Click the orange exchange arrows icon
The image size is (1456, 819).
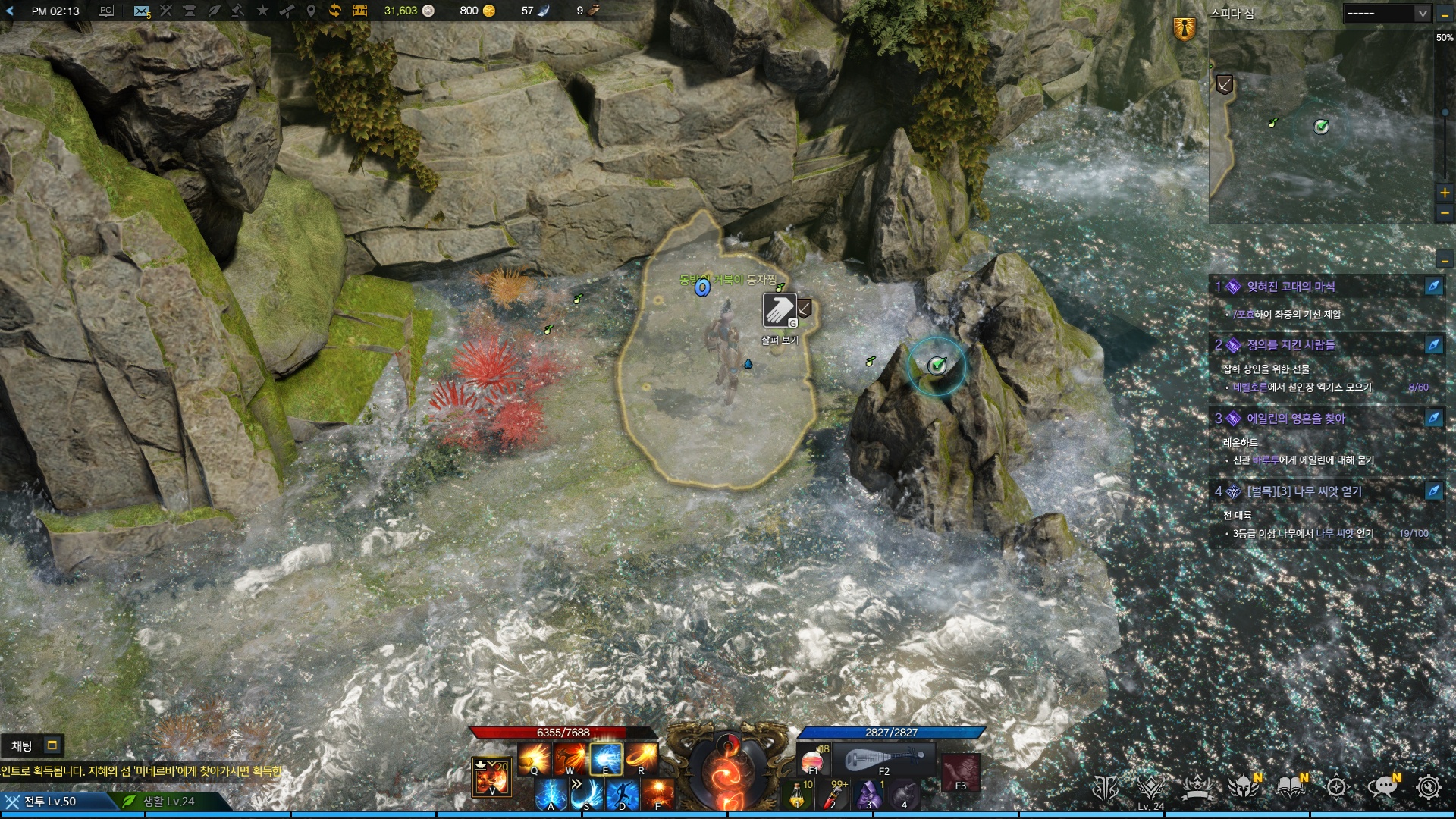click(x=334, y=11)
